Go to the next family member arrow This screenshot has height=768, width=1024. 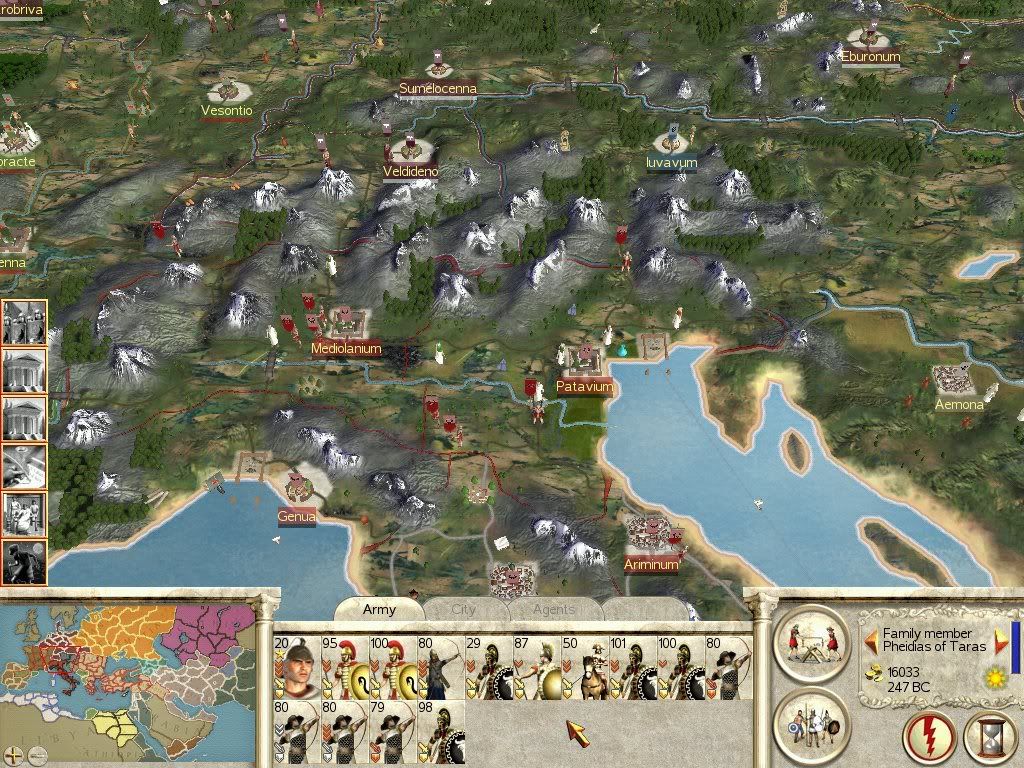pos(1001,640)
